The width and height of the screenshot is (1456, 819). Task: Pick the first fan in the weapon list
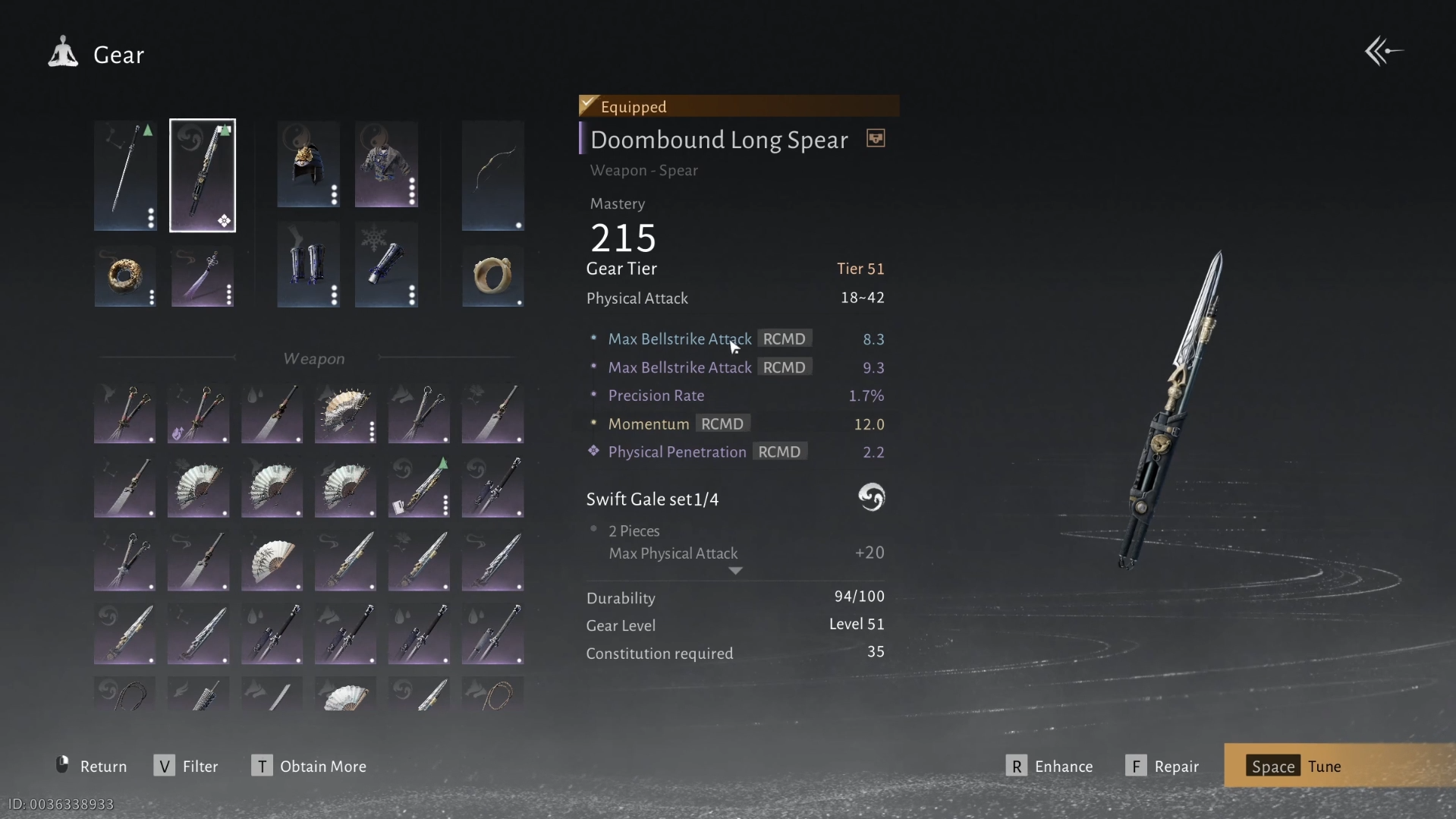point(345,414)
